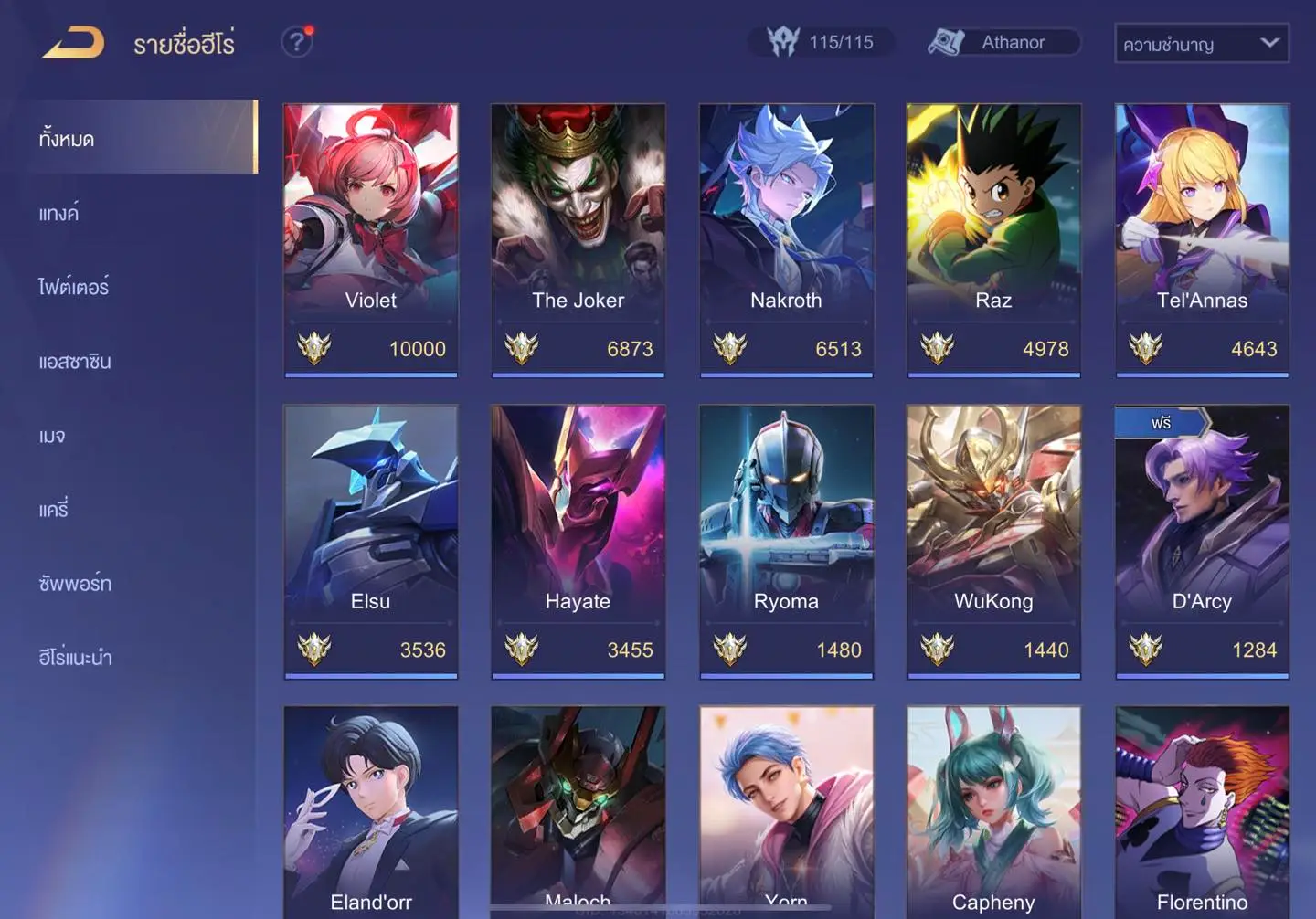Screen dimensions: 1316x919
Task: Switch to the แครี่ carry tab
Action: coord(54,509)
